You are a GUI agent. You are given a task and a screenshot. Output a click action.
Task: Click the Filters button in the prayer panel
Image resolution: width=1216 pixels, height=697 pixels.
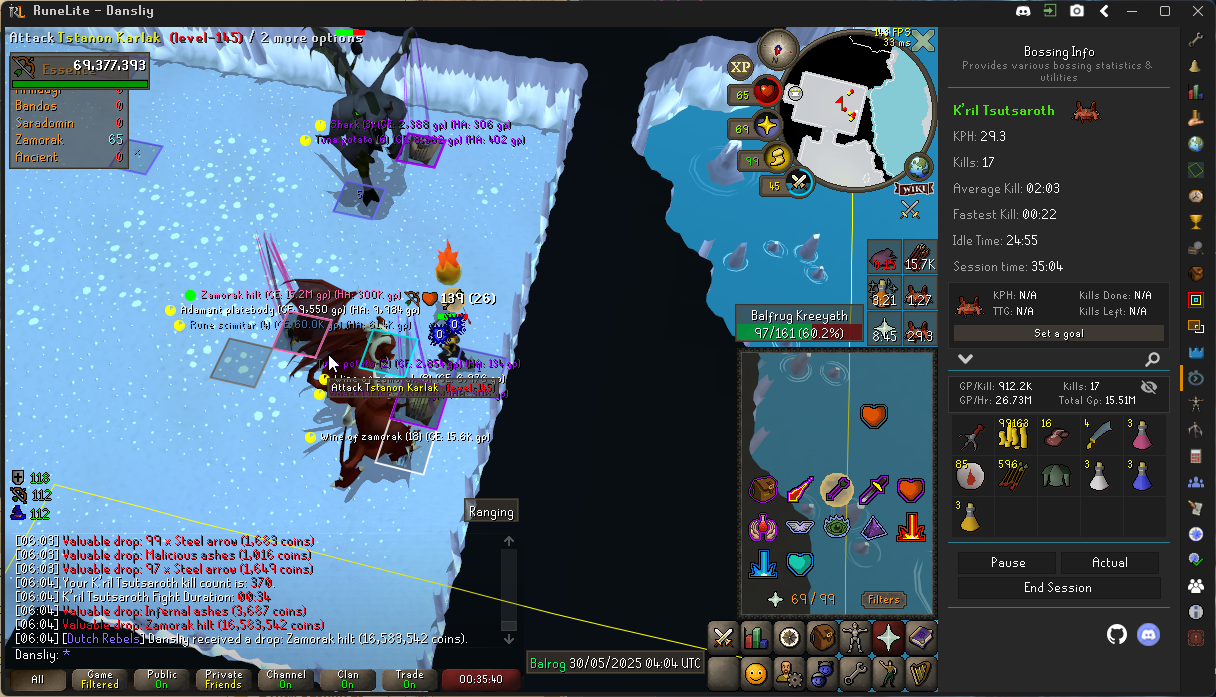[883, 600]
